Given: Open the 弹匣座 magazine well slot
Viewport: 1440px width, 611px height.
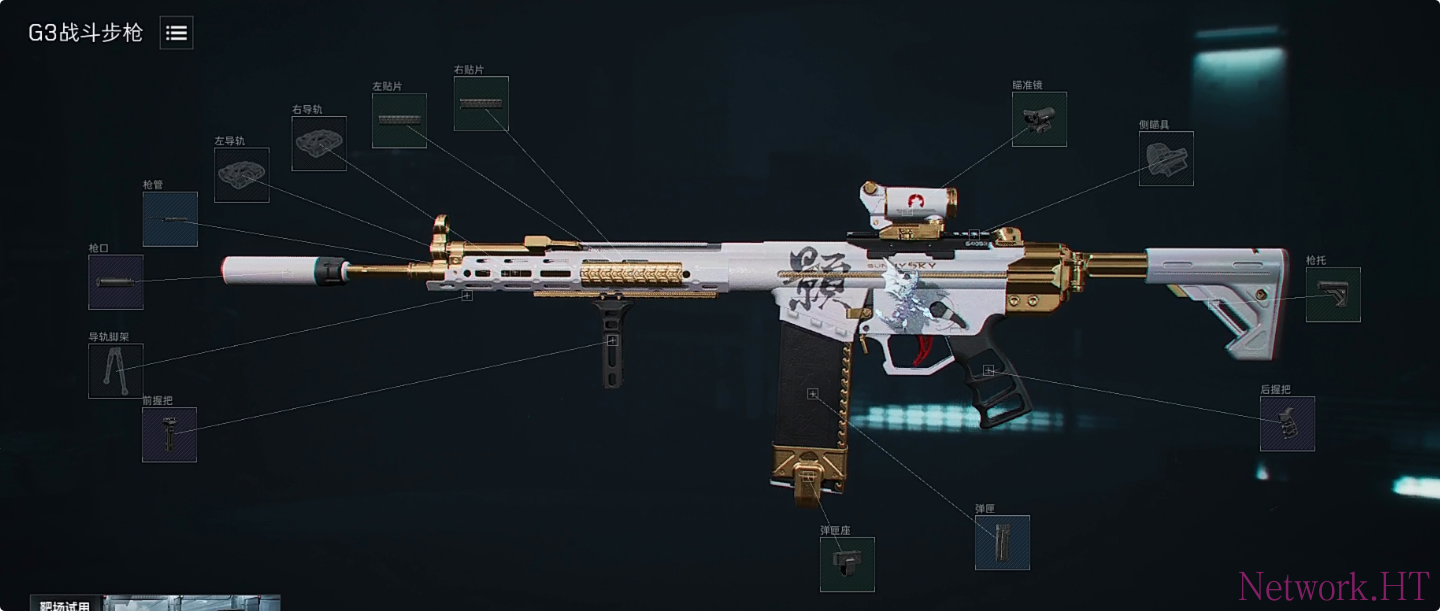Looking at the screenshot, I should point(847,564).
